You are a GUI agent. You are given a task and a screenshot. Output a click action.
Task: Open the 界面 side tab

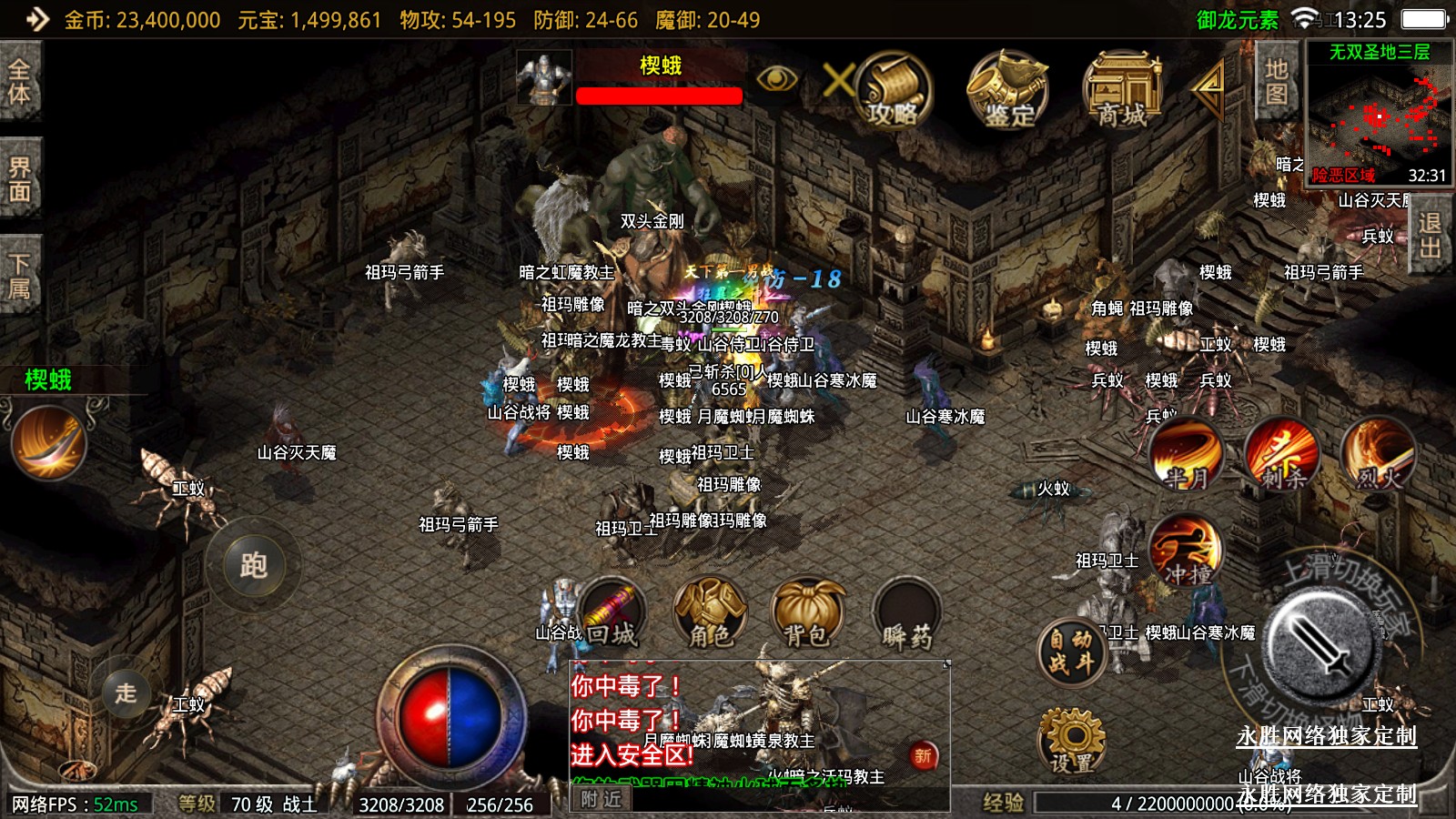19,178
